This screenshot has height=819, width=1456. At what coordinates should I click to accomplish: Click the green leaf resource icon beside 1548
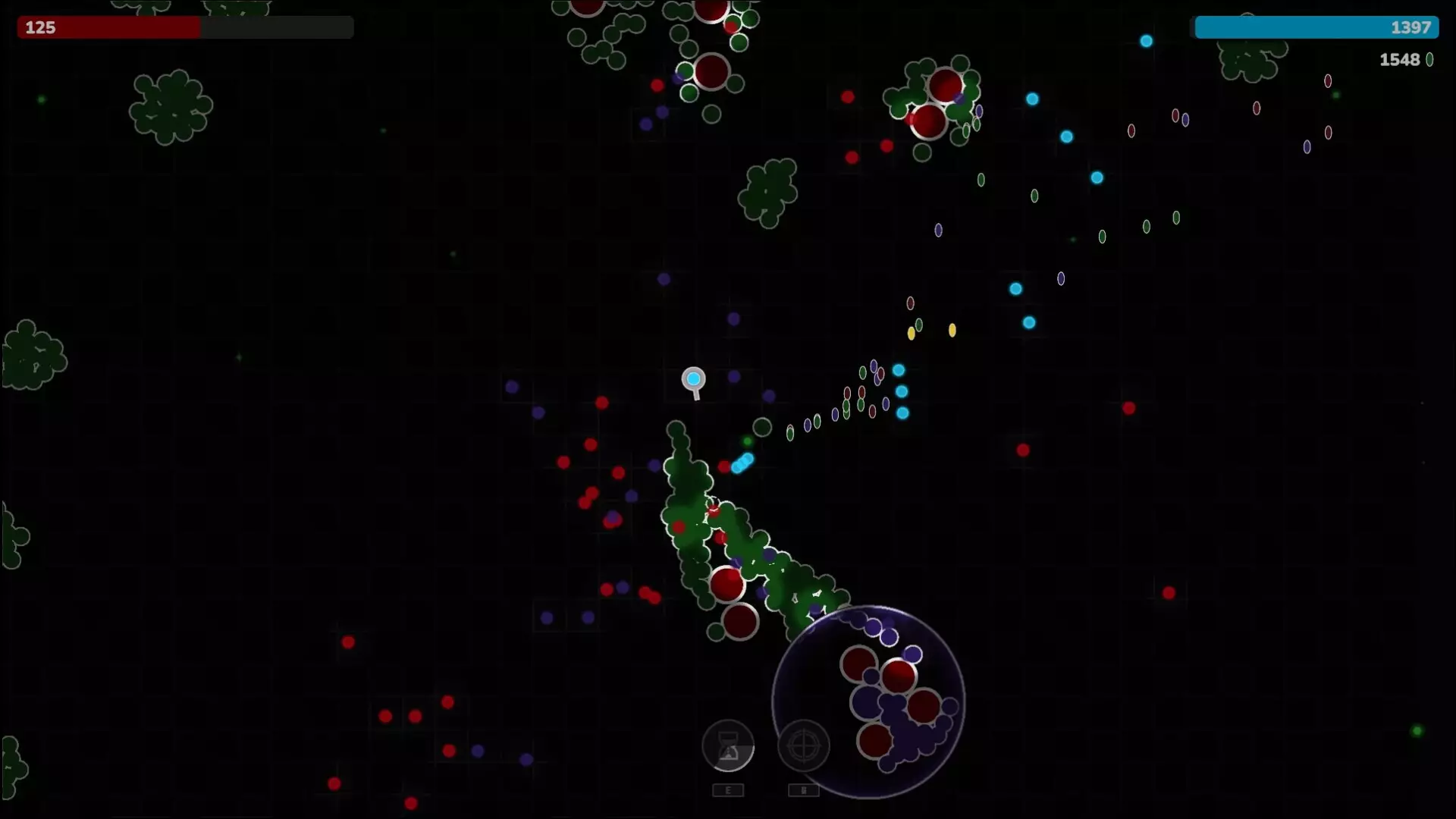tap(1429, 60)
